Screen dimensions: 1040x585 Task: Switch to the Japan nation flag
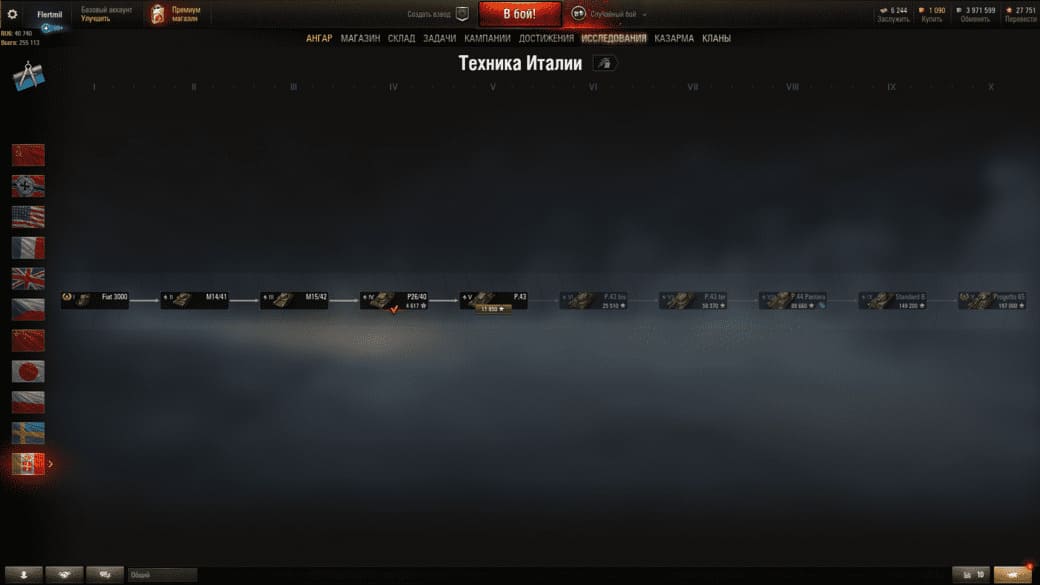tap(28, 371)
